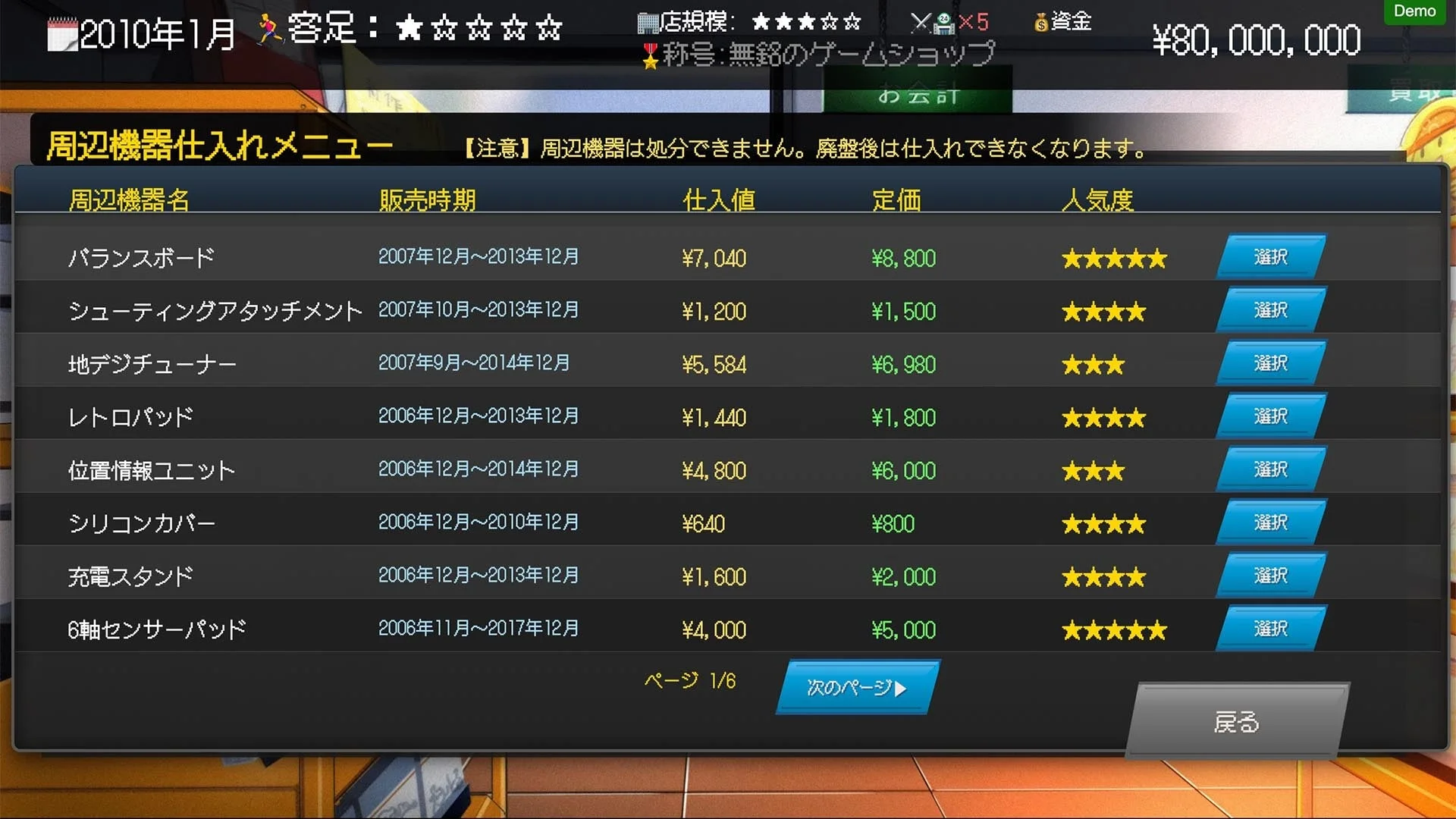Select 選択 for シューティングアタッチメント

[x=1270, y=309]
